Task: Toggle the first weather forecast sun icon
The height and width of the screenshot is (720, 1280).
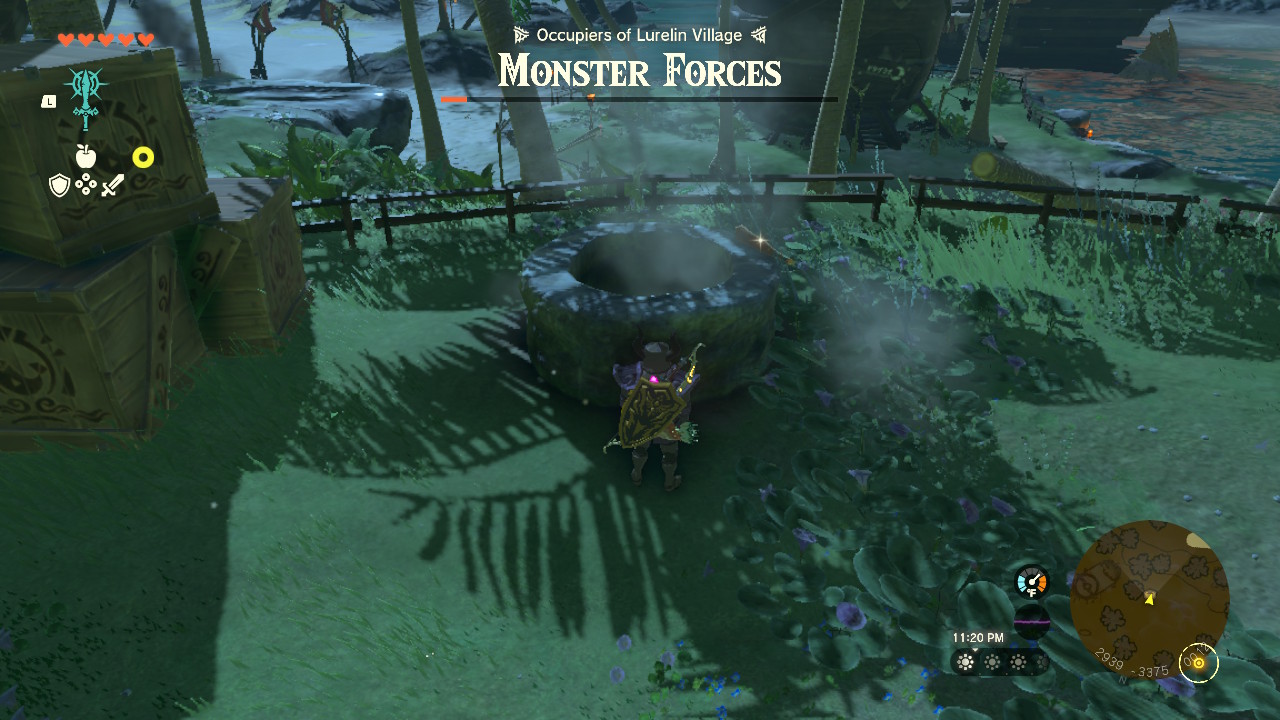Action: click(963, 663)
